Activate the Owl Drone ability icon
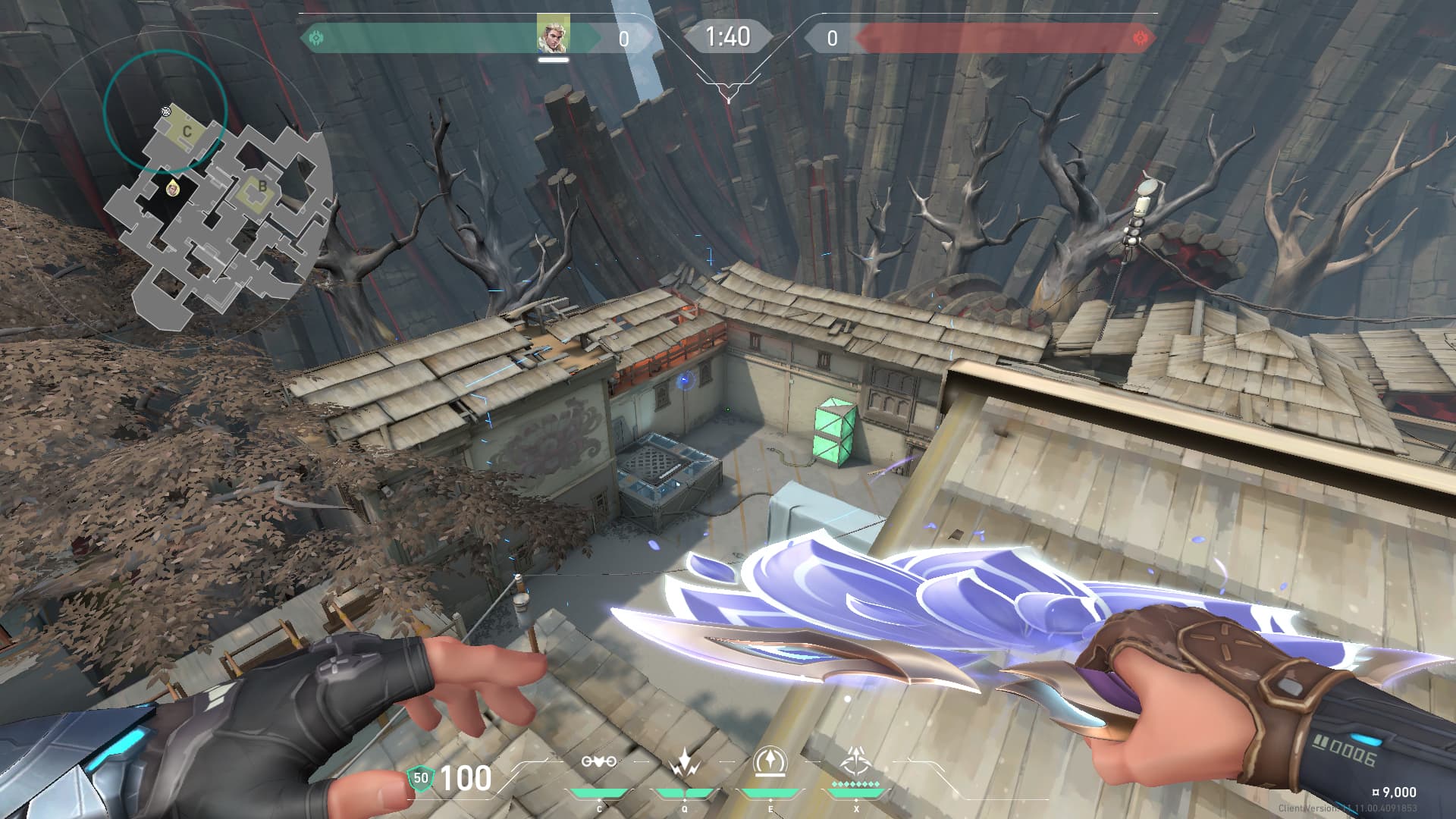Screen dimensions: 1456x819 click(599, 761)
